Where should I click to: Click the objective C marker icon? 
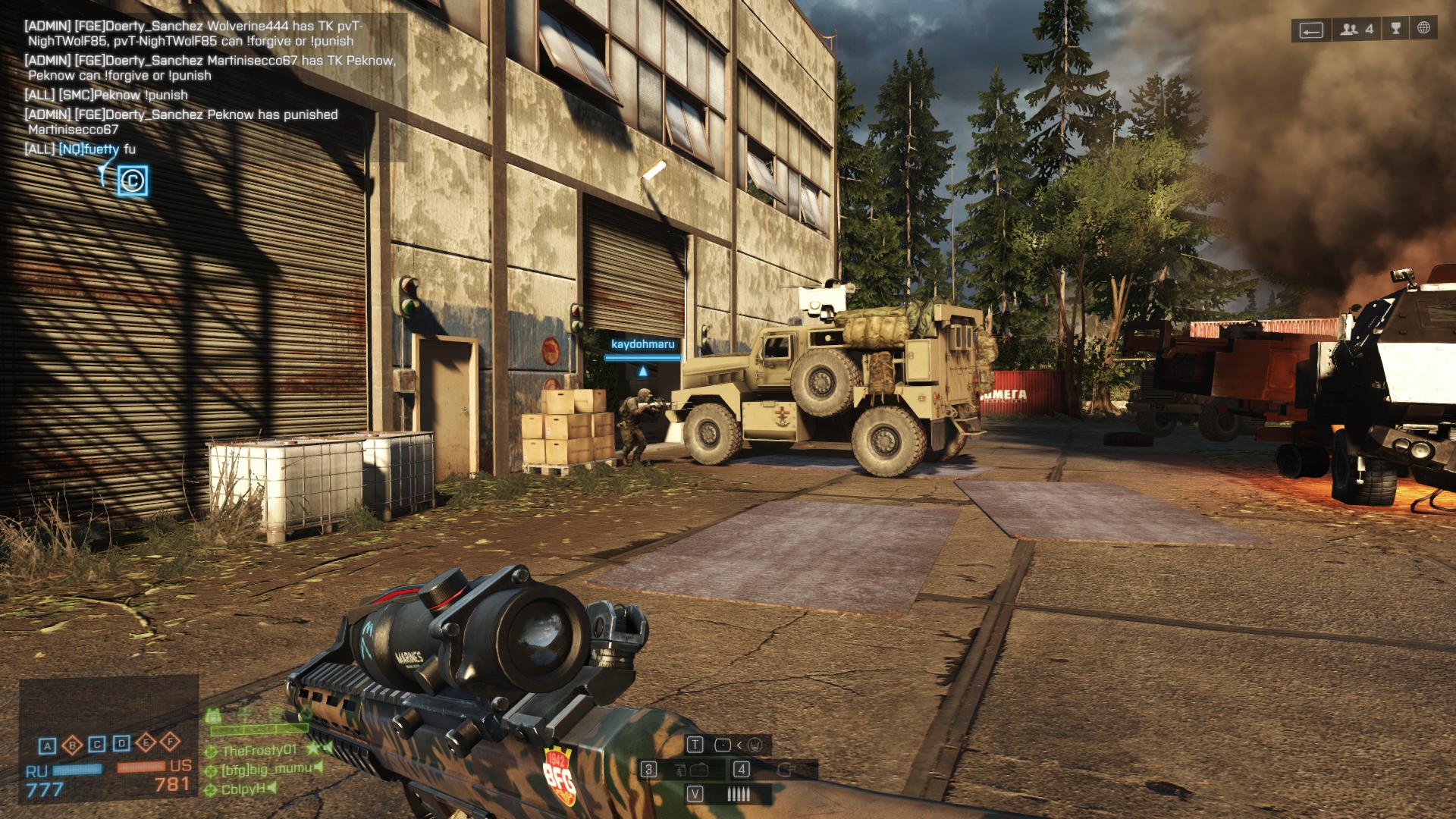click(133, 181)
